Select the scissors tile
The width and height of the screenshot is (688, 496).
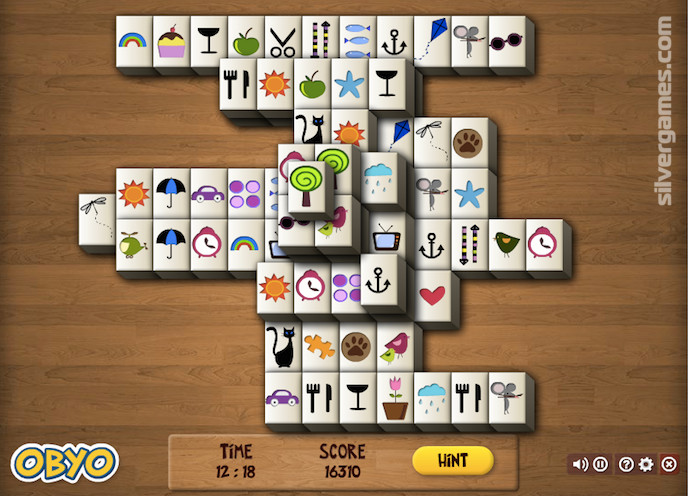coord(283,43)
